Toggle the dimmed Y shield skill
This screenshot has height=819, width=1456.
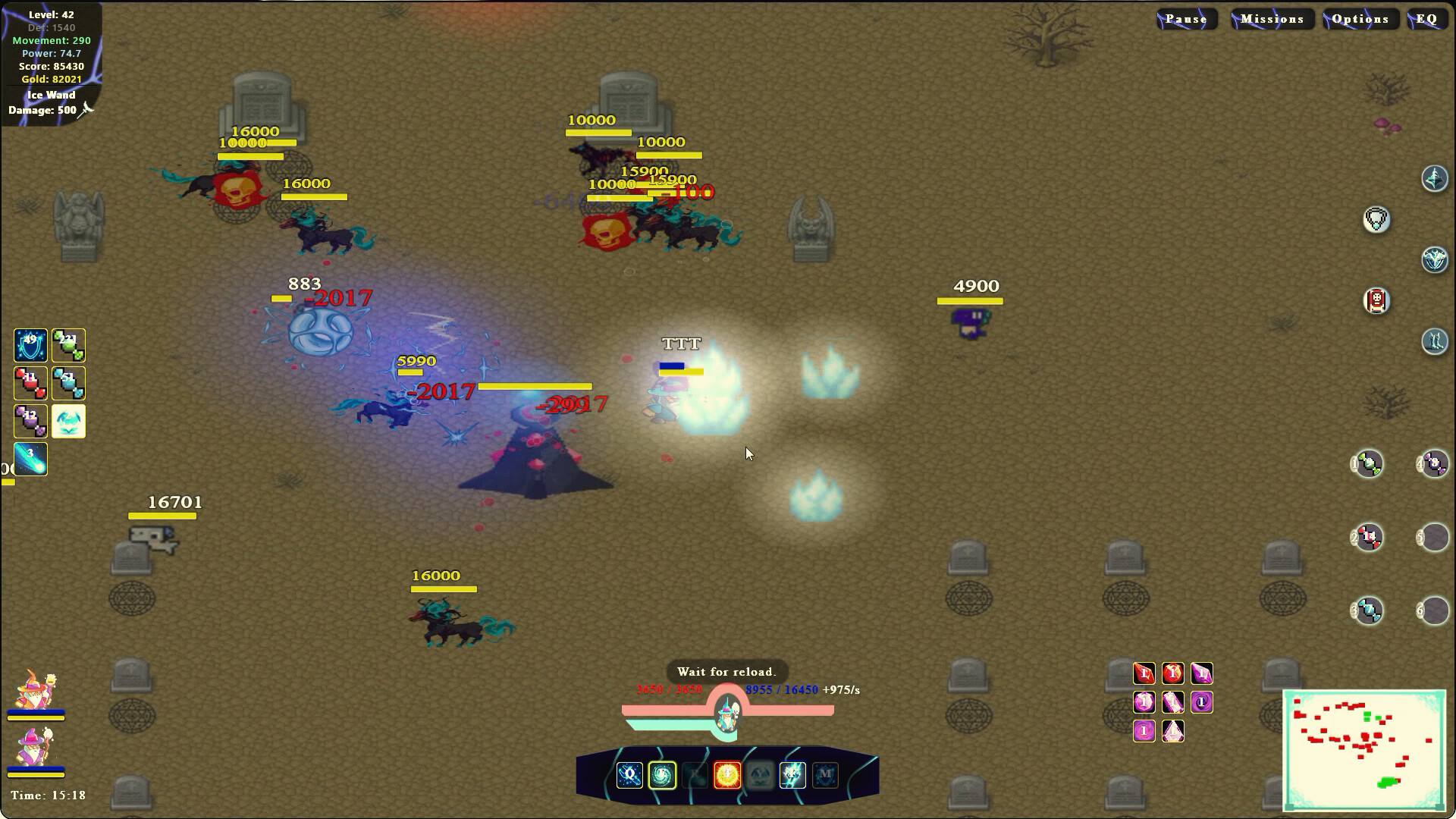[x=759, y=775]
